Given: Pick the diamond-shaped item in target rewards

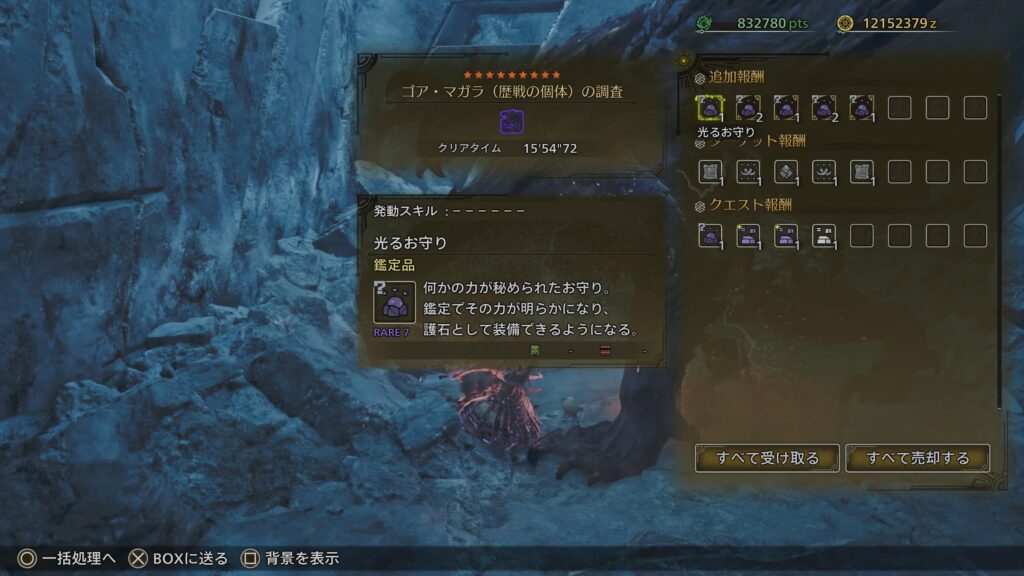Looking at the screenshot, I should tap(786, 171).
